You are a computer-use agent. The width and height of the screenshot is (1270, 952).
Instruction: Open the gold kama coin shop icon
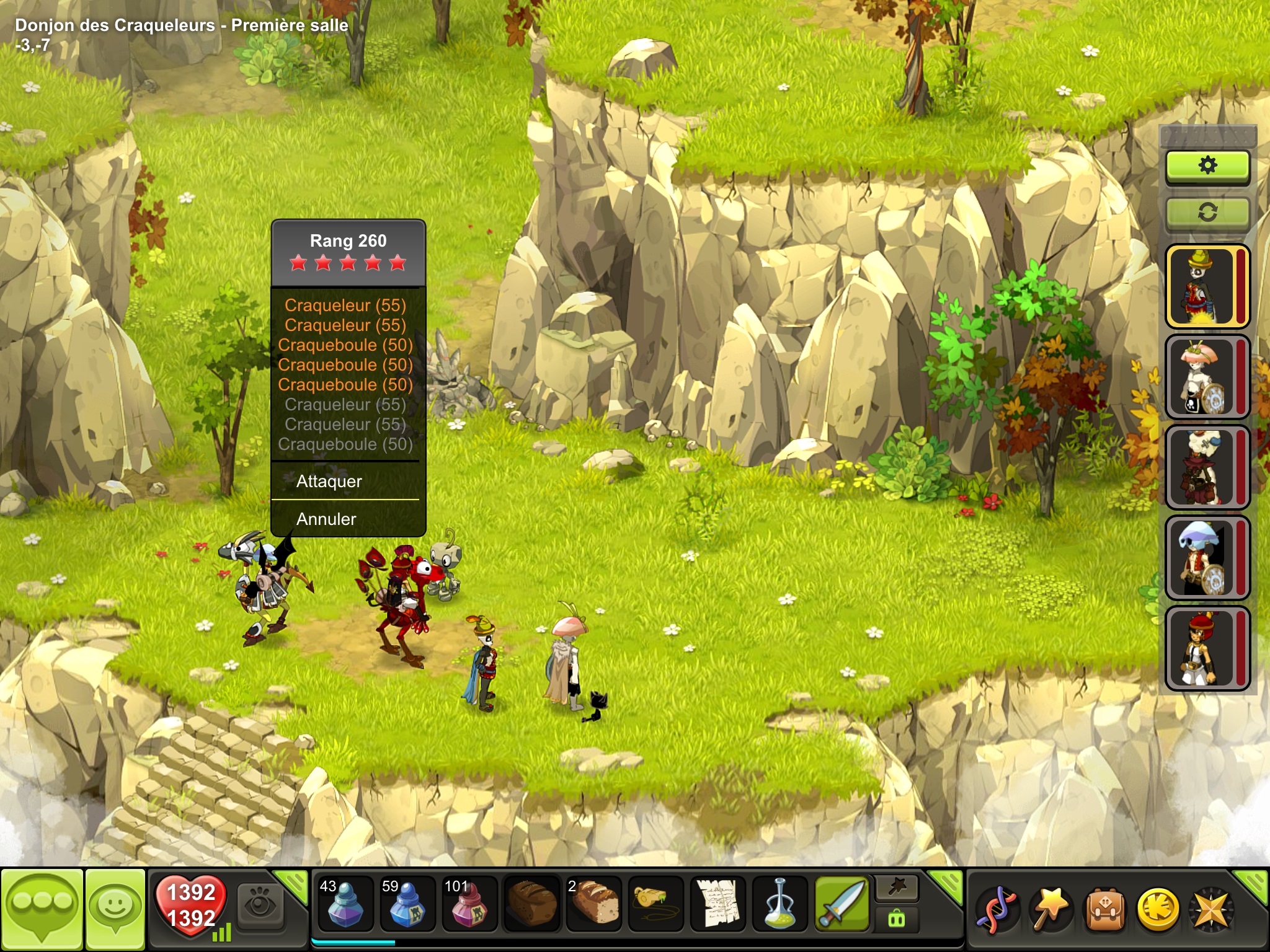click(1158, 910)
